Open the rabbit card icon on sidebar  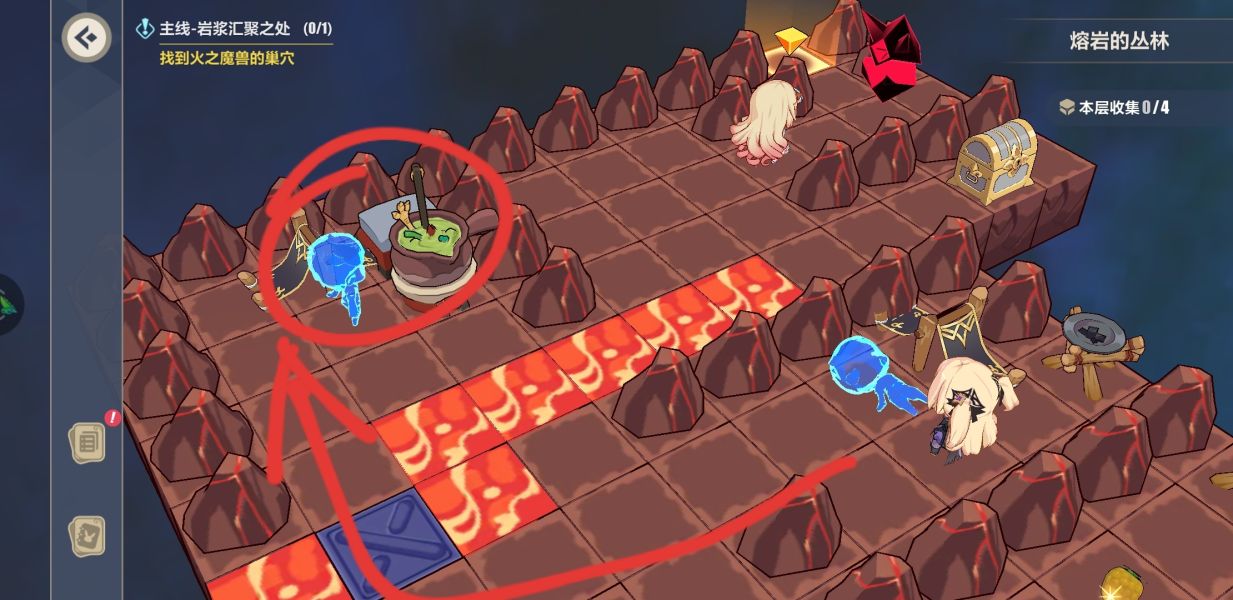[x=87, y=537]
